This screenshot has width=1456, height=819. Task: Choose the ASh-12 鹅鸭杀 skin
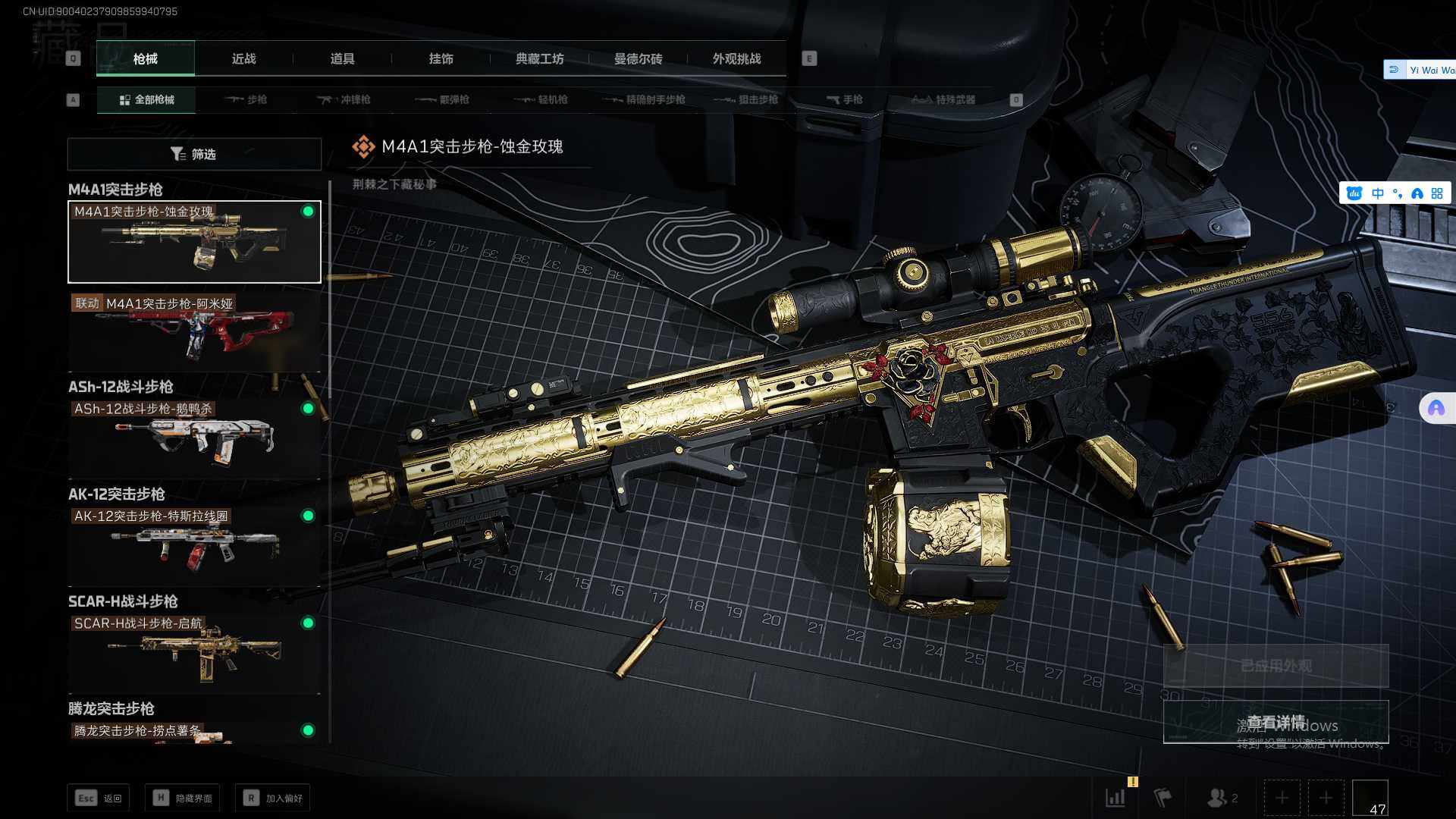194,438
